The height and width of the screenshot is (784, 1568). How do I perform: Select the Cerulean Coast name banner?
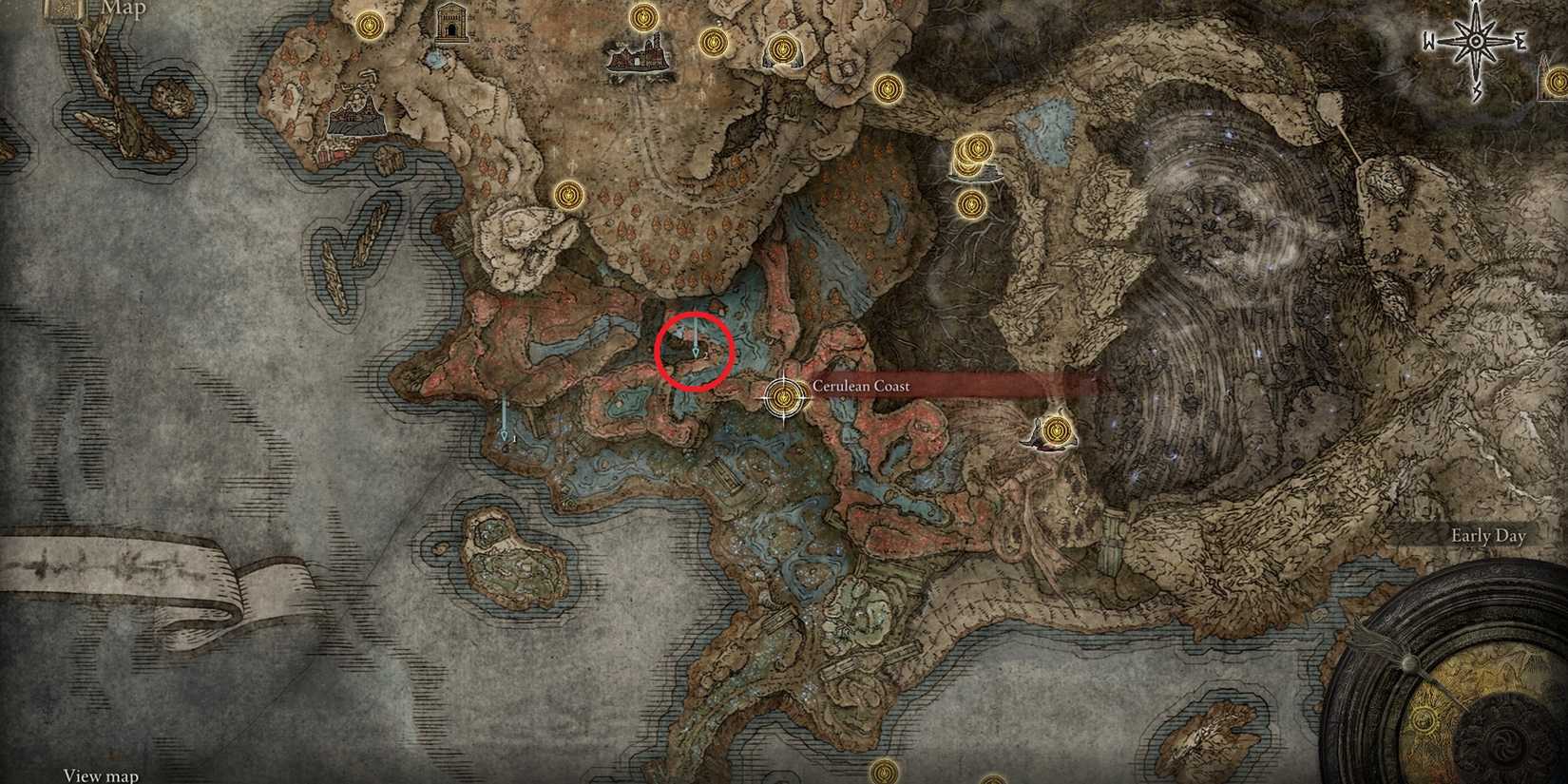pos(859,386)
